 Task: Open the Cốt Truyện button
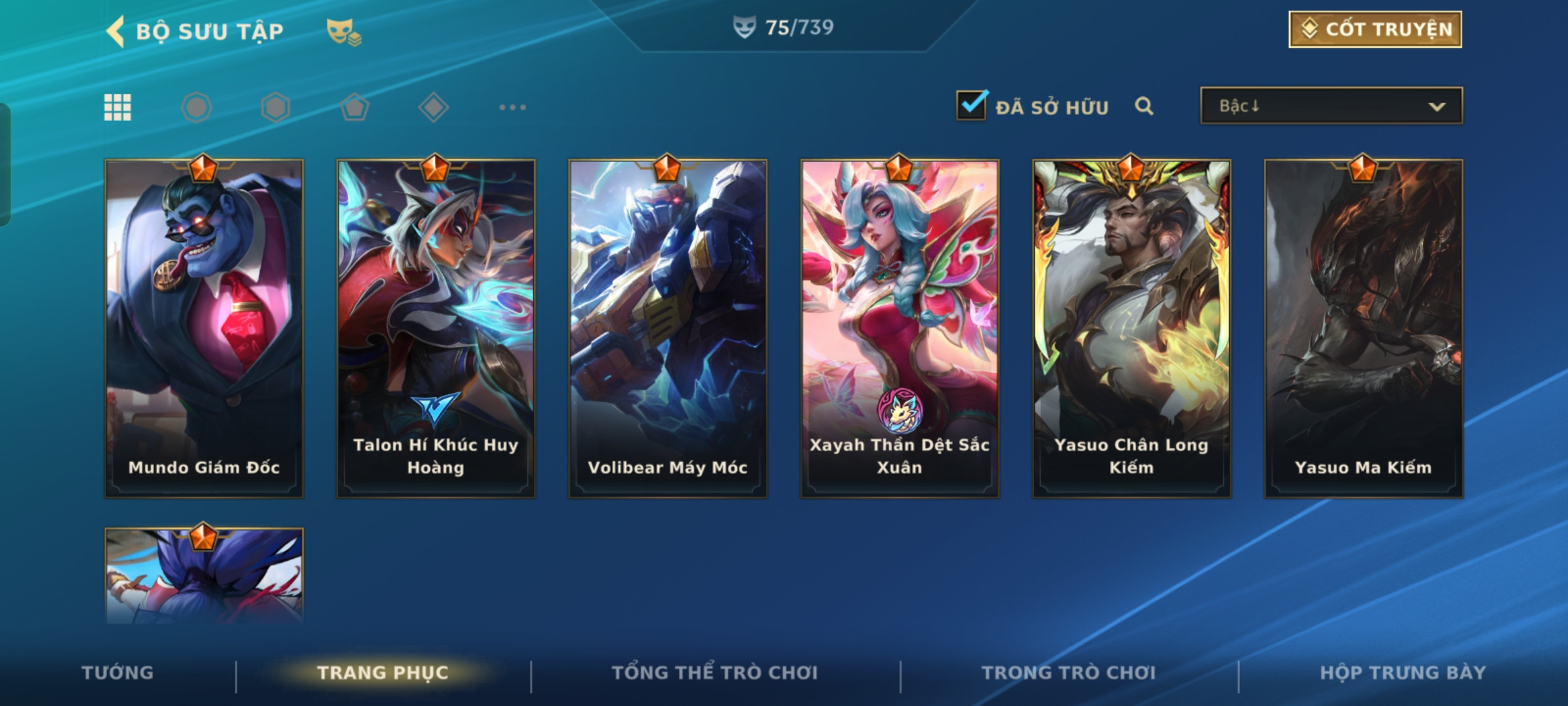pos(1375,29)
